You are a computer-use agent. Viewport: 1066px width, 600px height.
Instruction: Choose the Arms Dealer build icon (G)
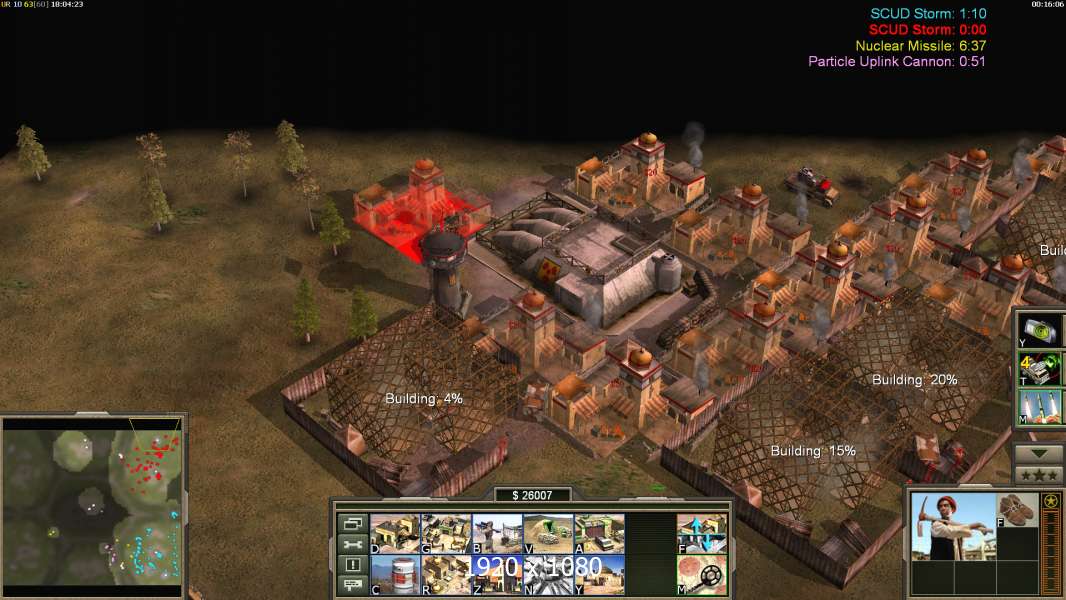(x=446, y=534)
